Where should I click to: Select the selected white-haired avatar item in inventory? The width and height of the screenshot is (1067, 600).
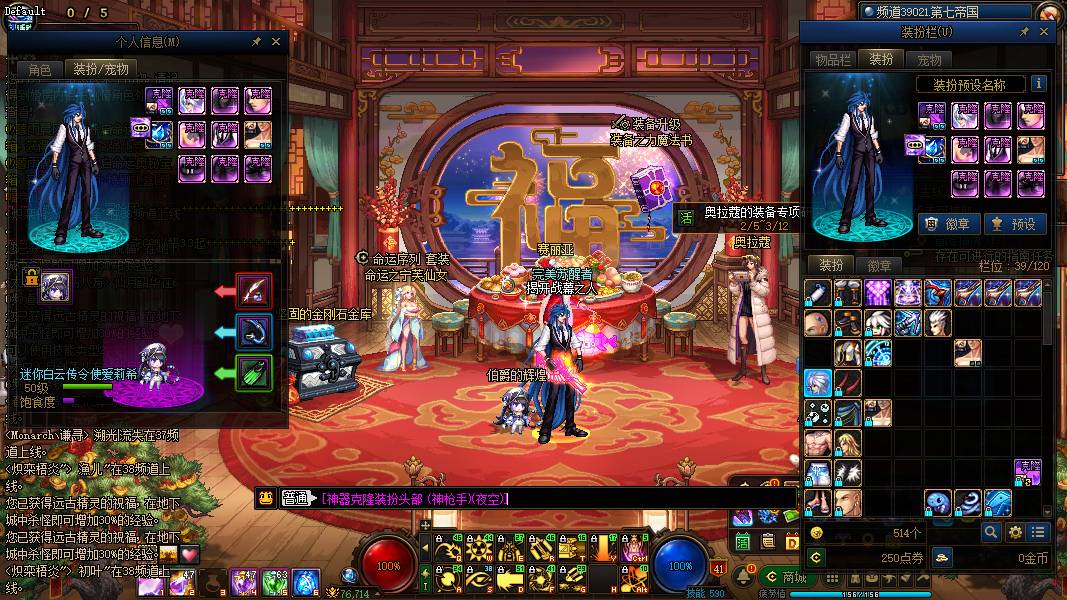818,383
